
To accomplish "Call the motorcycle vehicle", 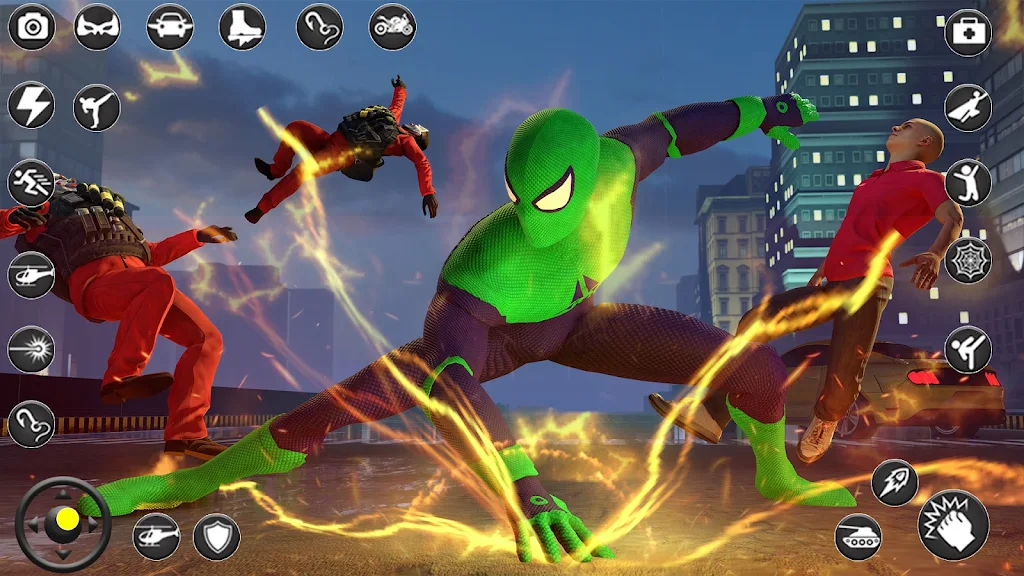I will pos(393,27).
